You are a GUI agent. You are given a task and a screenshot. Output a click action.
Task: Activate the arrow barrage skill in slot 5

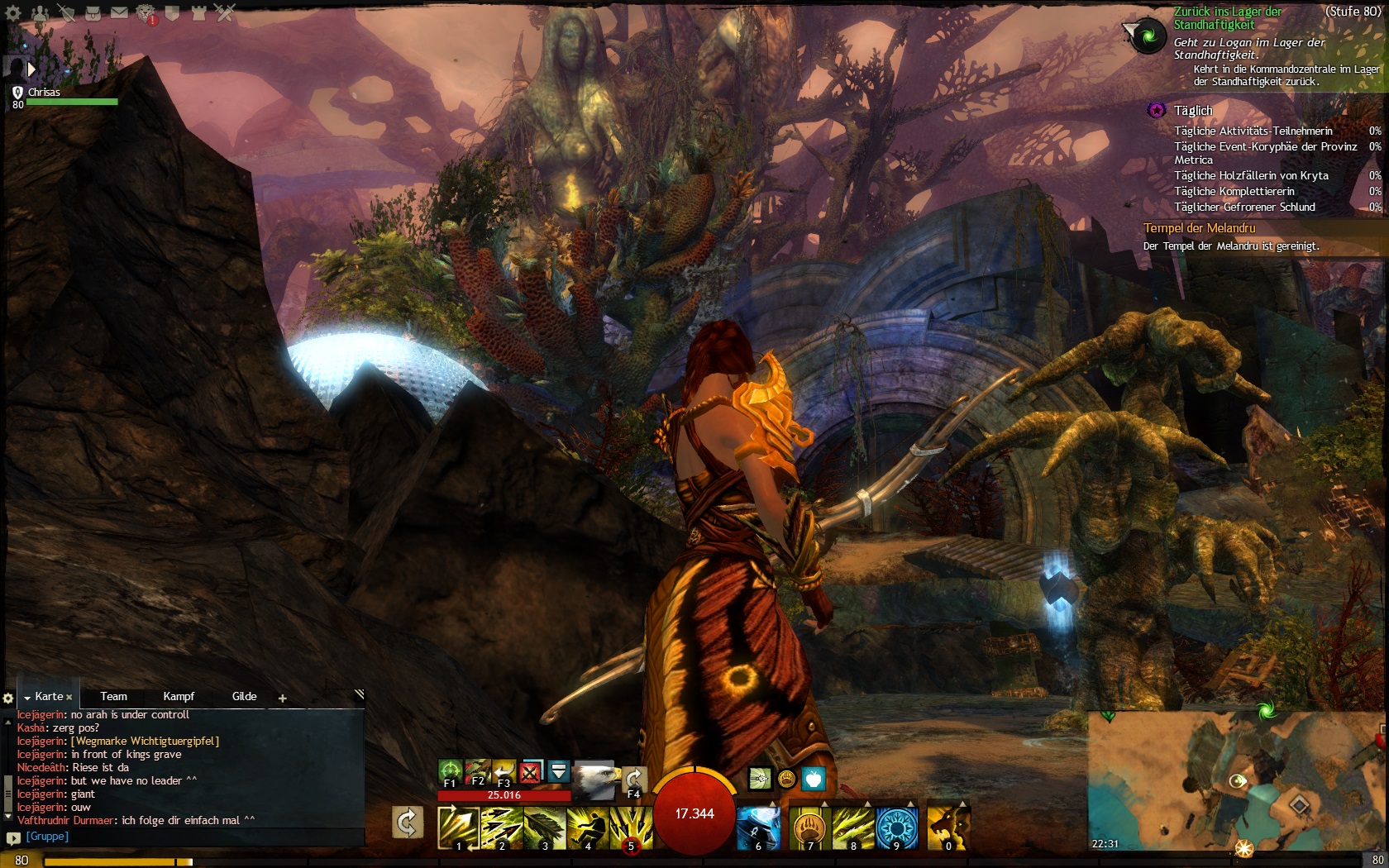tap(631, 827)
